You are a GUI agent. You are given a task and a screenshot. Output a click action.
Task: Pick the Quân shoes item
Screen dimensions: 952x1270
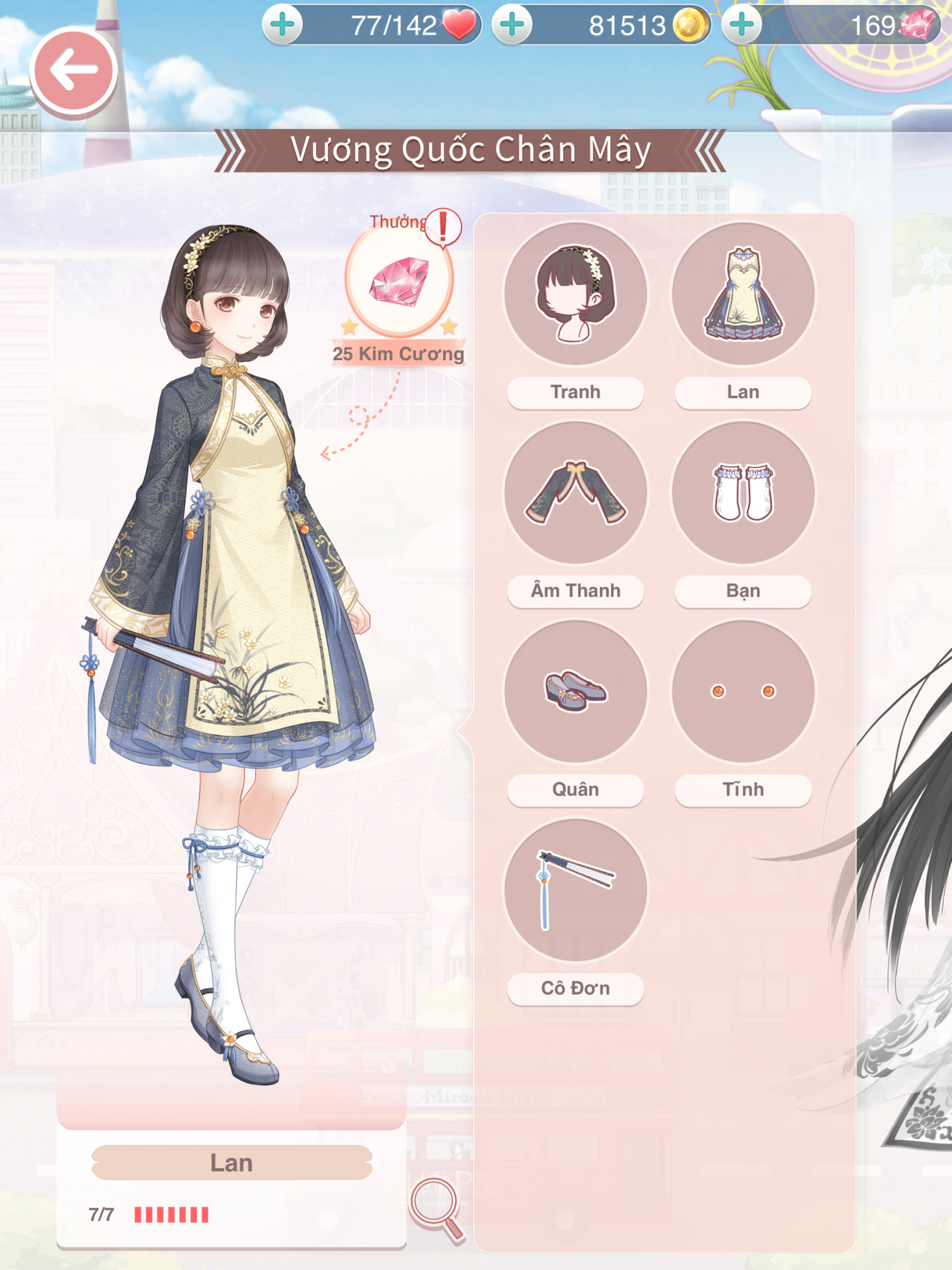(575, 691)
